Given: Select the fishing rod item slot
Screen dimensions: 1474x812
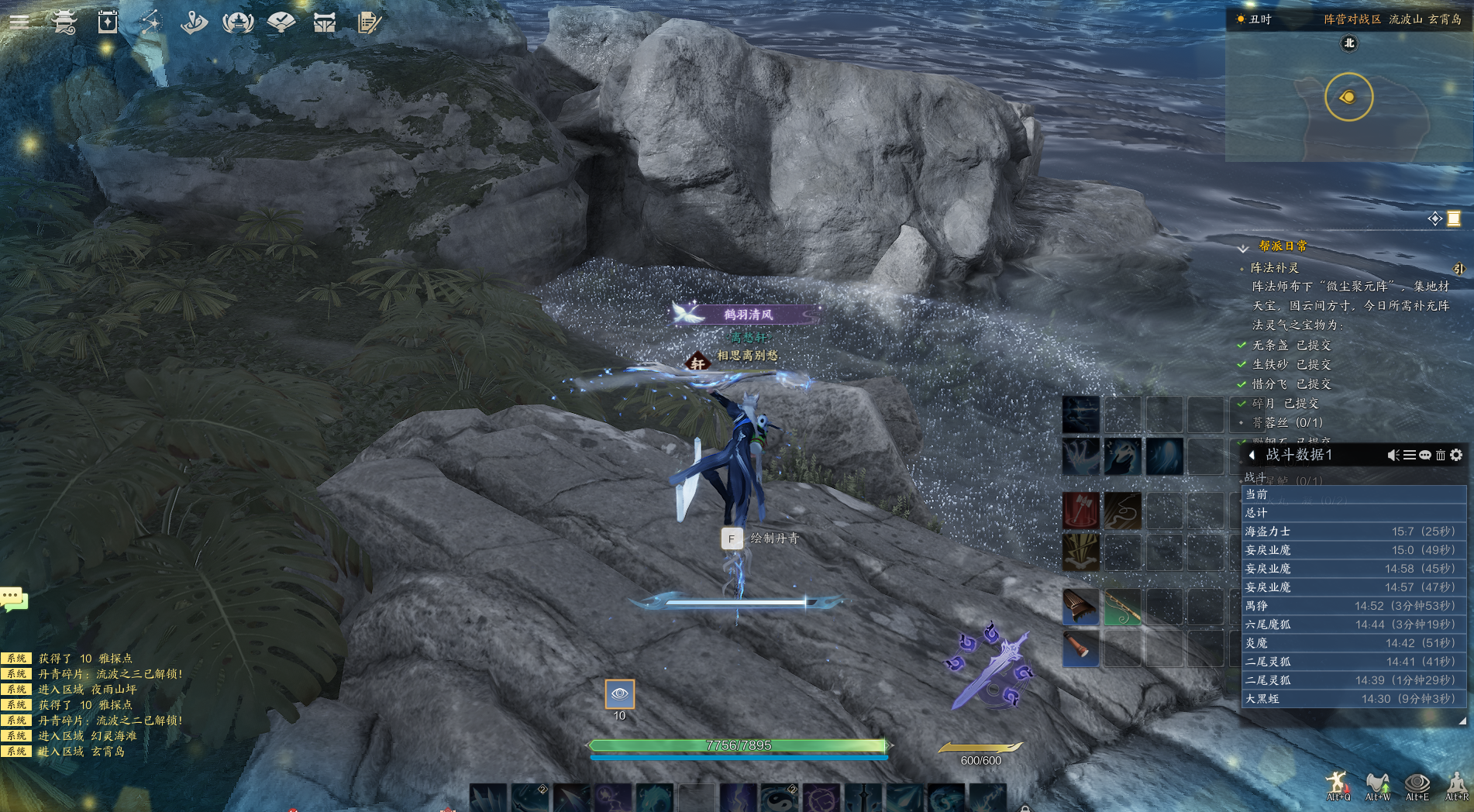Looking at the screenshot, I should point(1122,607).
